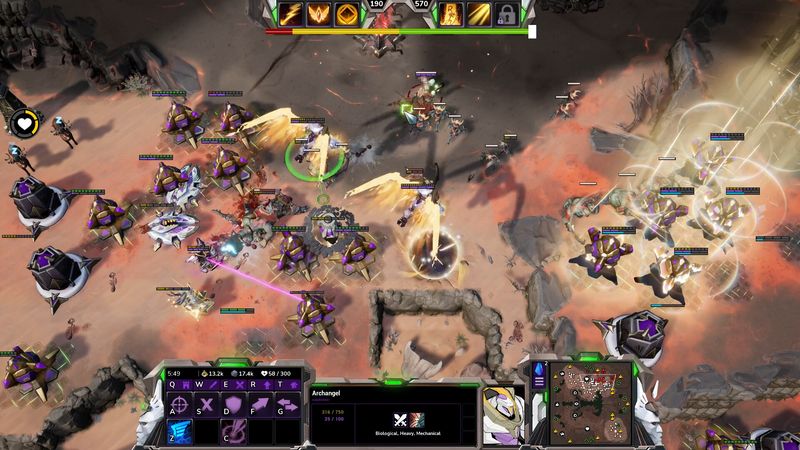This screenshot has width=800, height=450.
Task: Choose the arrow move command
Action: point(258,405)
